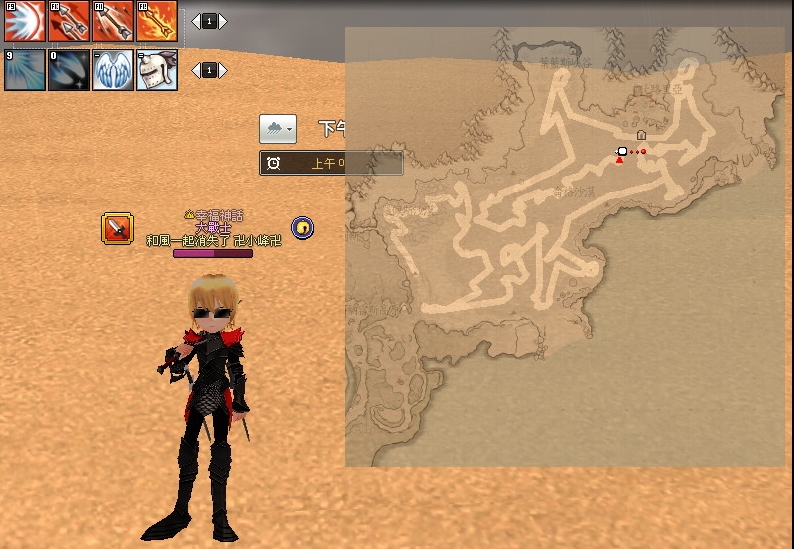Open the weather dropdown button
This screenshot has height=549, width=794.
278,129
